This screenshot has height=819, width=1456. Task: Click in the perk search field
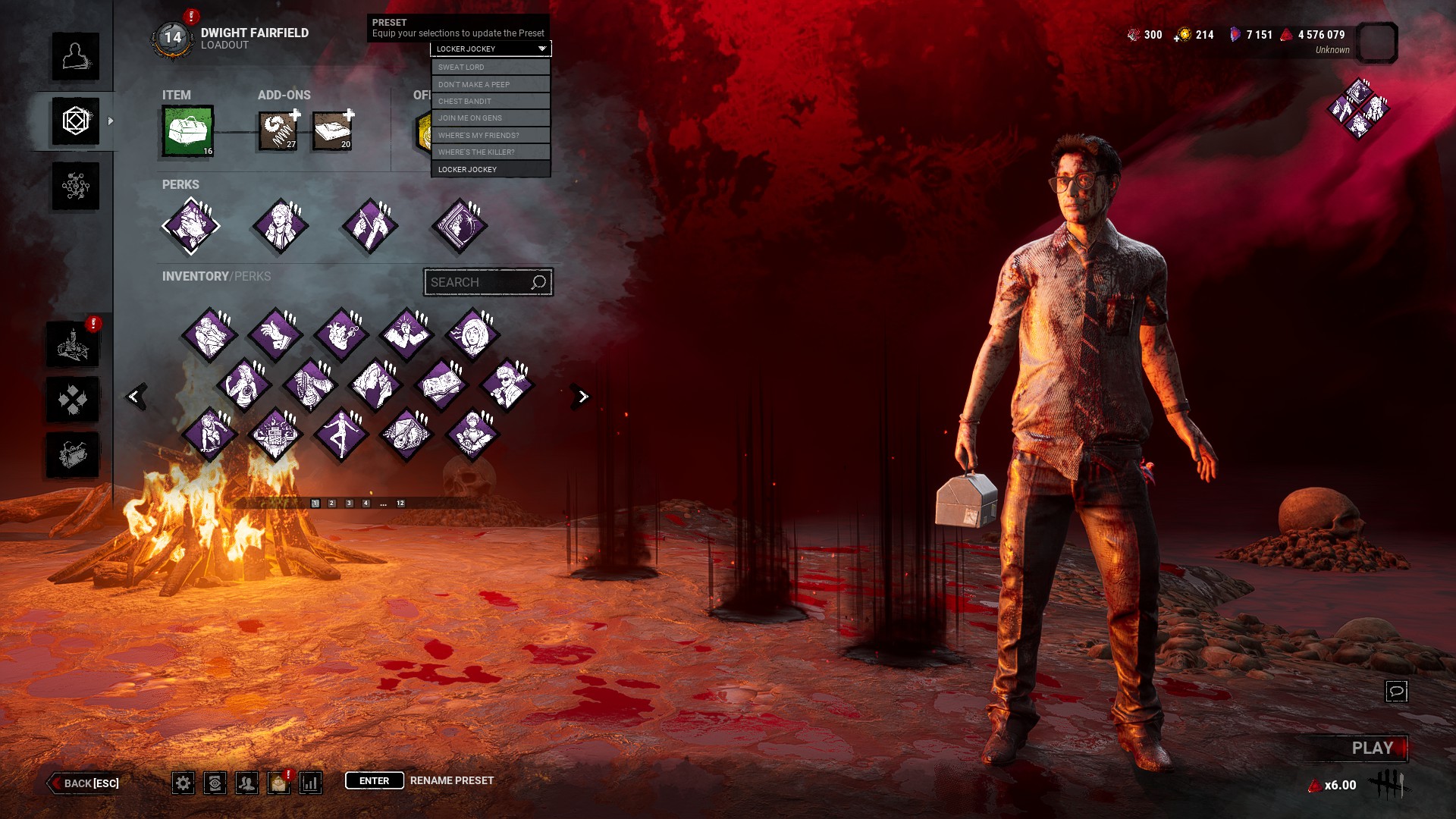(x=478, y=282)
